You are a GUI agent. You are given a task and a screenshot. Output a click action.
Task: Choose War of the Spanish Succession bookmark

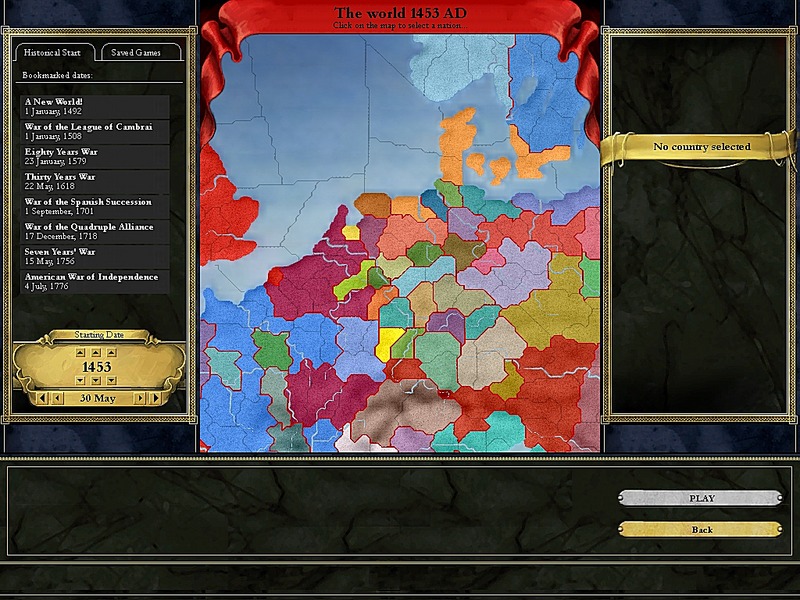(96, 206)
